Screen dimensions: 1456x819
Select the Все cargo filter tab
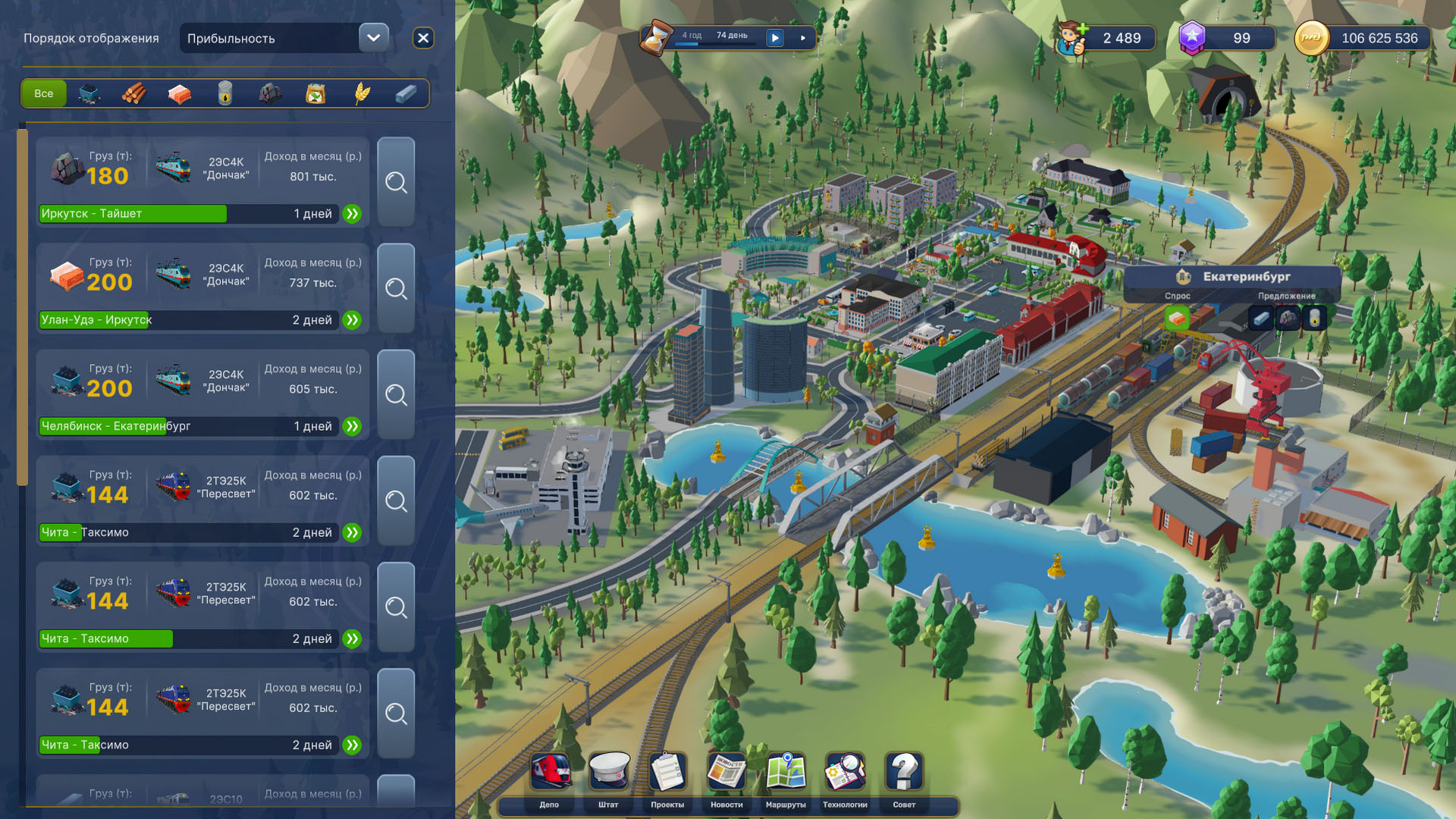click(44, 93)
